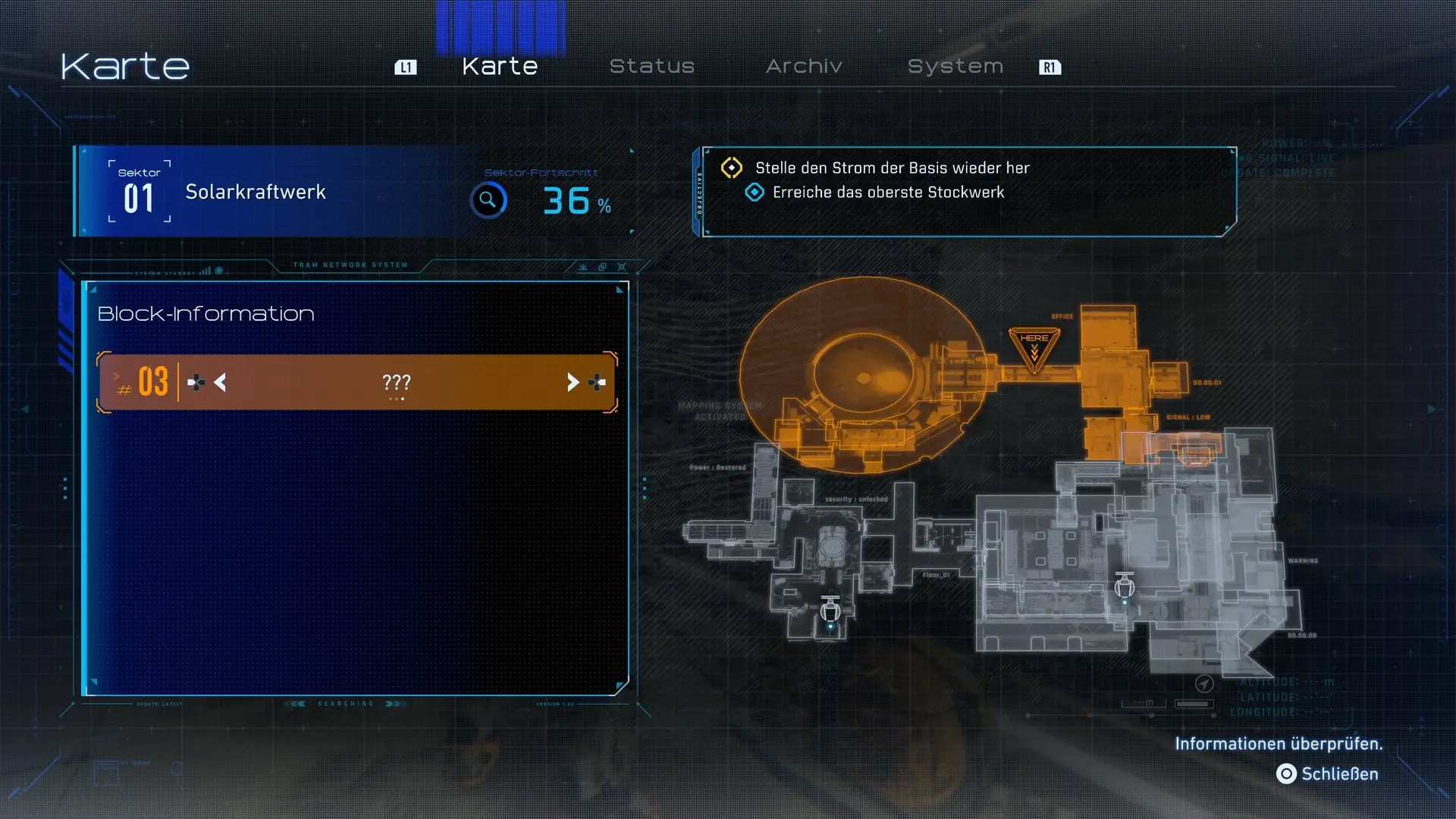
Task: Close the map with Schließen
Action: coord(1328,773)
